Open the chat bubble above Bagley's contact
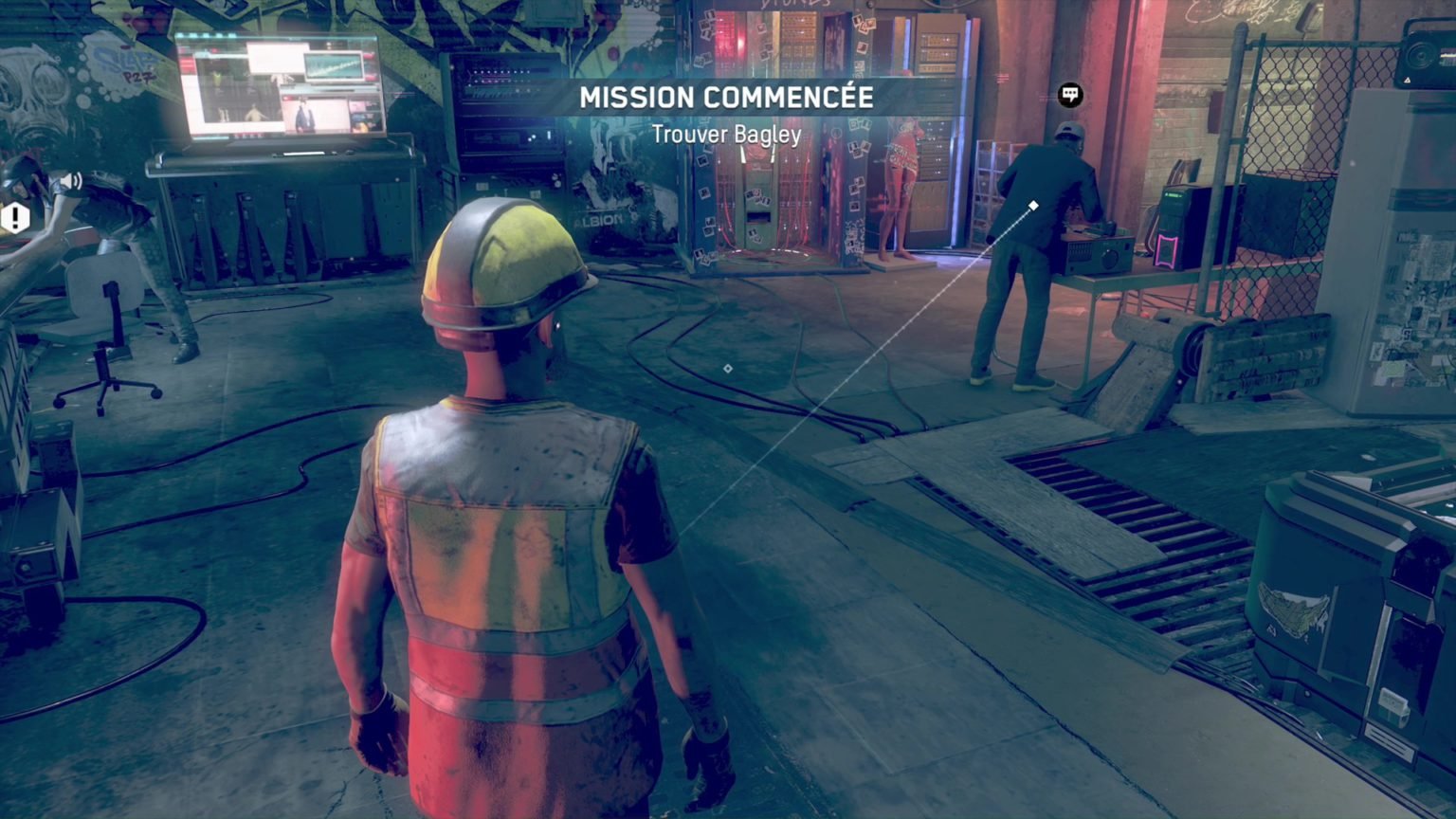Image resolution: width=1456 pixels, height=819 pixels. 1071,96
